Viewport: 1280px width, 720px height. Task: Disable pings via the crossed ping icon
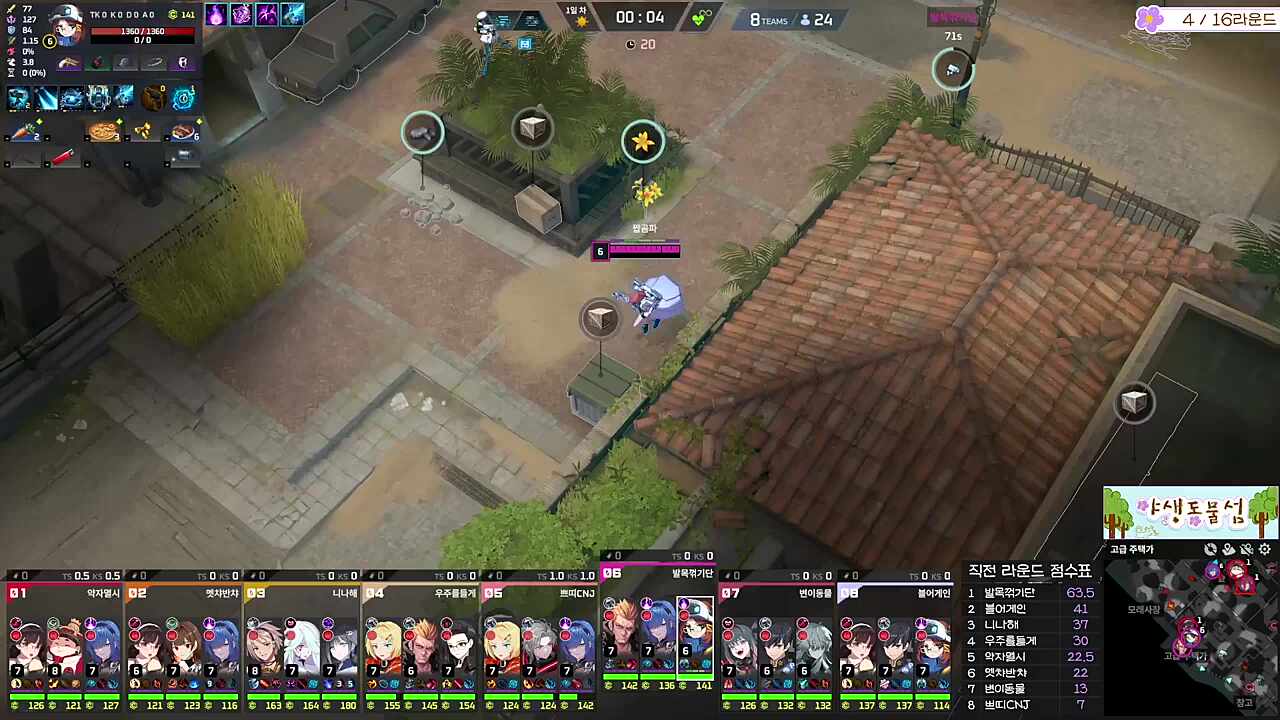click(x=1247, y=549)
